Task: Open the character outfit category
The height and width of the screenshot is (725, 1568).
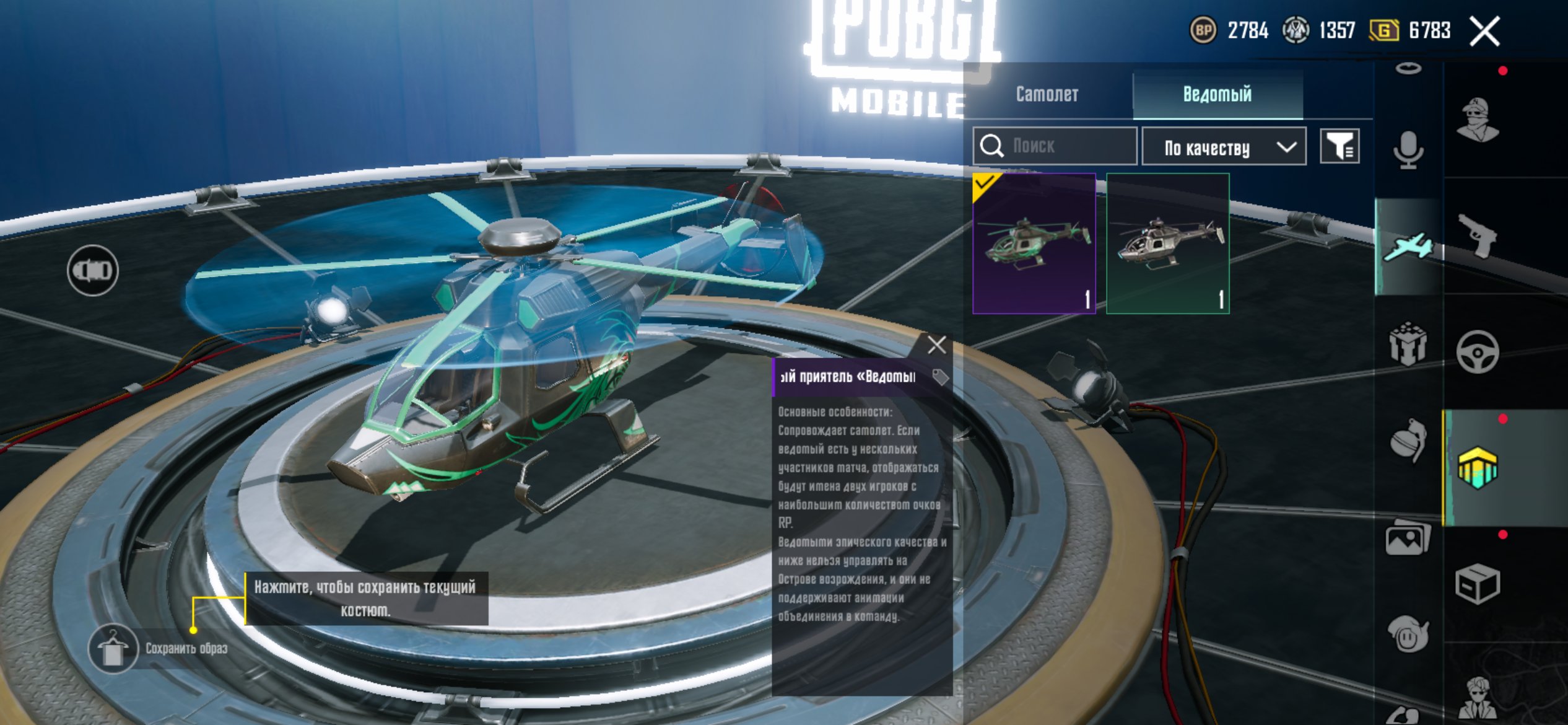Action: [1478, 120]
